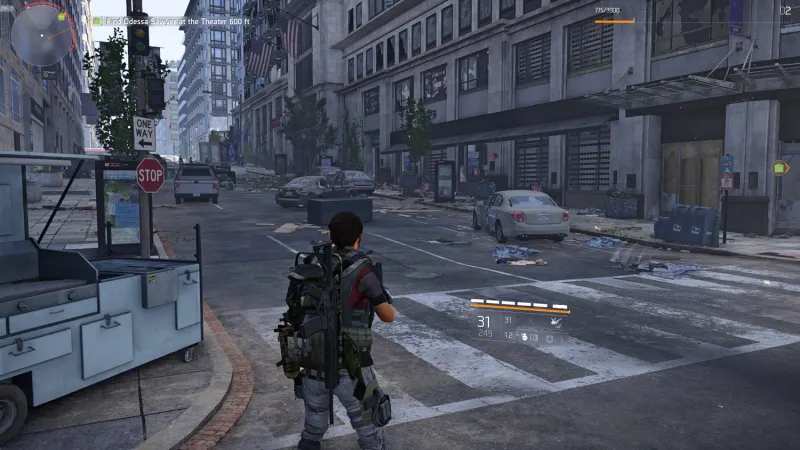
Task: Select the grenade count icon
Action: (523, 337)
